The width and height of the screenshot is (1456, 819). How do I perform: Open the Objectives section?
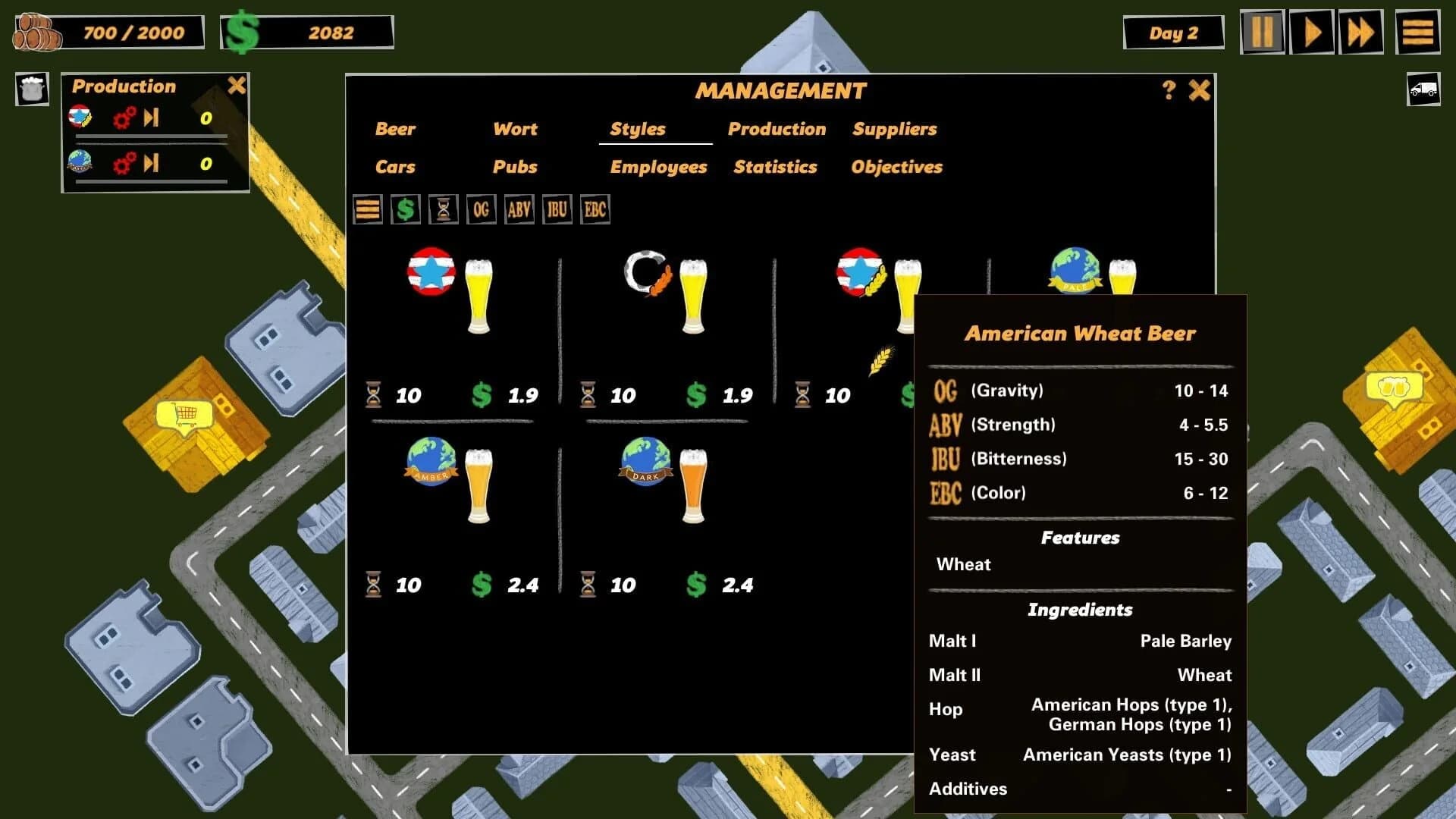(x=896, y=167)
